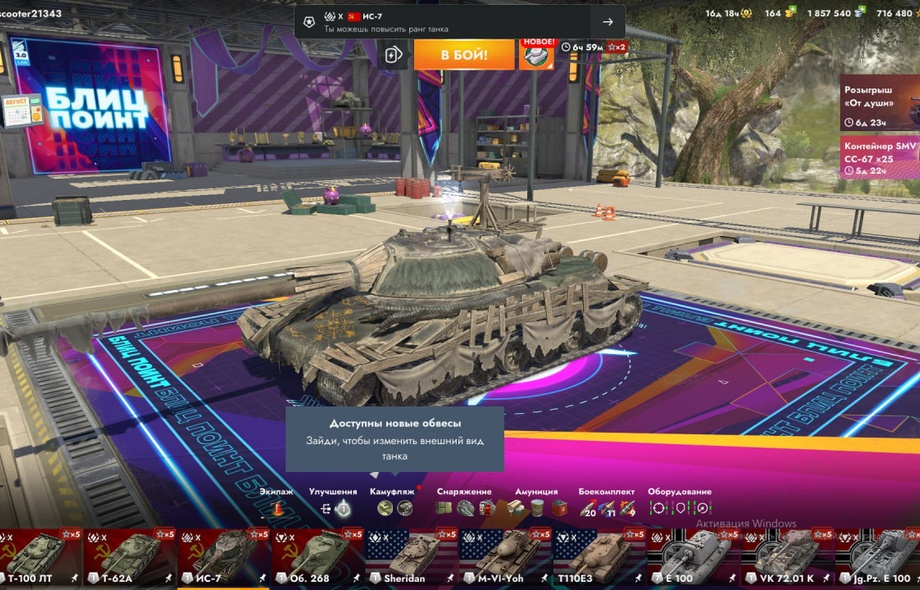Image resolution: width=920 pixels, height=590 pixels.
Task: Open the Август calendar icon
Action: pos(21,109)
